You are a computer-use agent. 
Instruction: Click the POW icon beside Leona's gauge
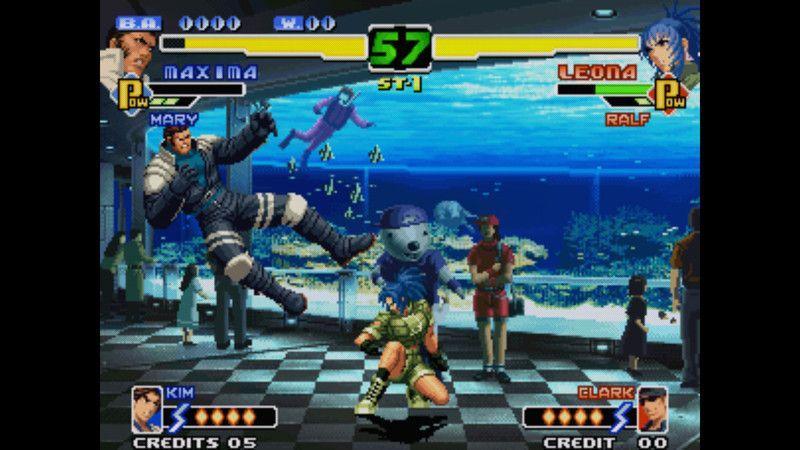[x=668, y=95]
